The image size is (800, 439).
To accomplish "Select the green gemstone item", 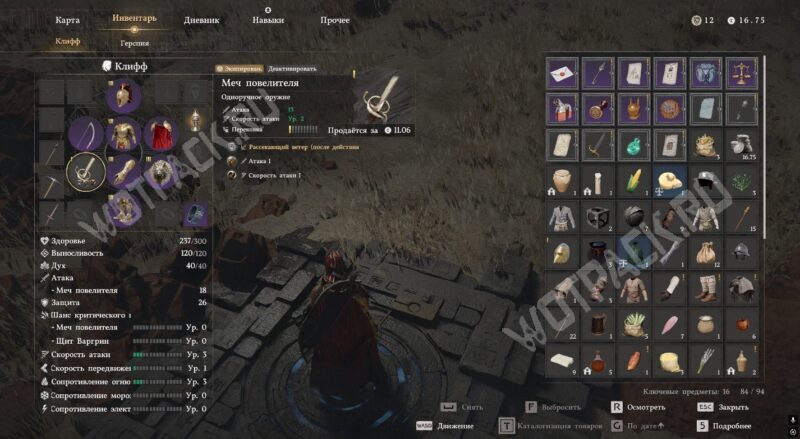I will click(633, 145).
